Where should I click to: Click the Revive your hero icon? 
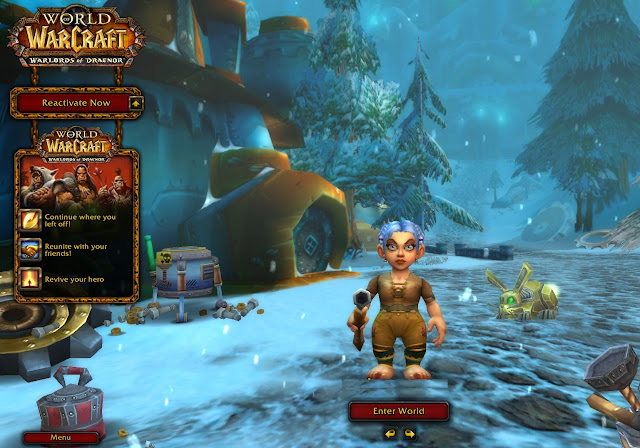click(30, 277)
